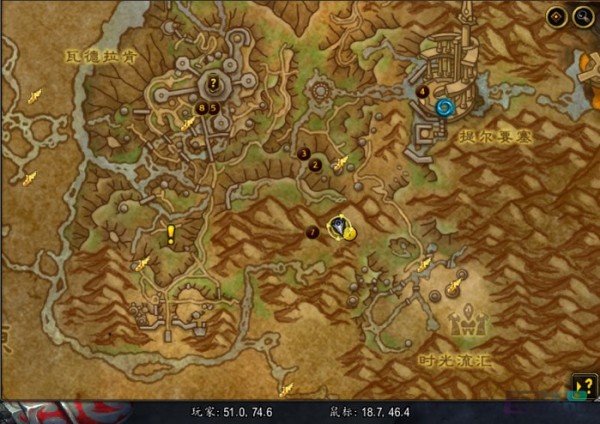
Task: Click the yellow exclamation available-quest marker
Action: (171, 235)
